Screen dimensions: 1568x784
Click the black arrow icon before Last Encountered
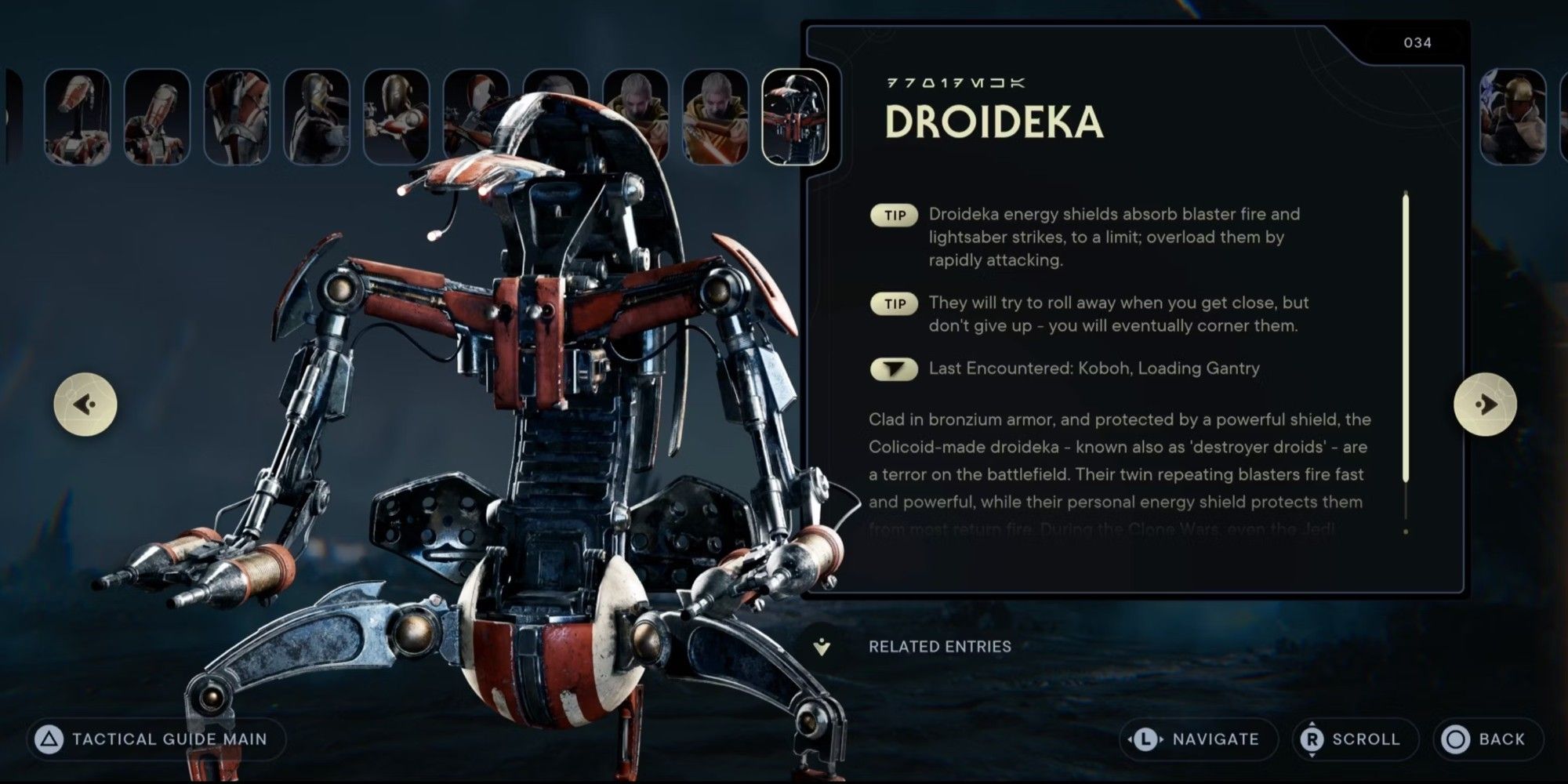[x=894, y=368]
